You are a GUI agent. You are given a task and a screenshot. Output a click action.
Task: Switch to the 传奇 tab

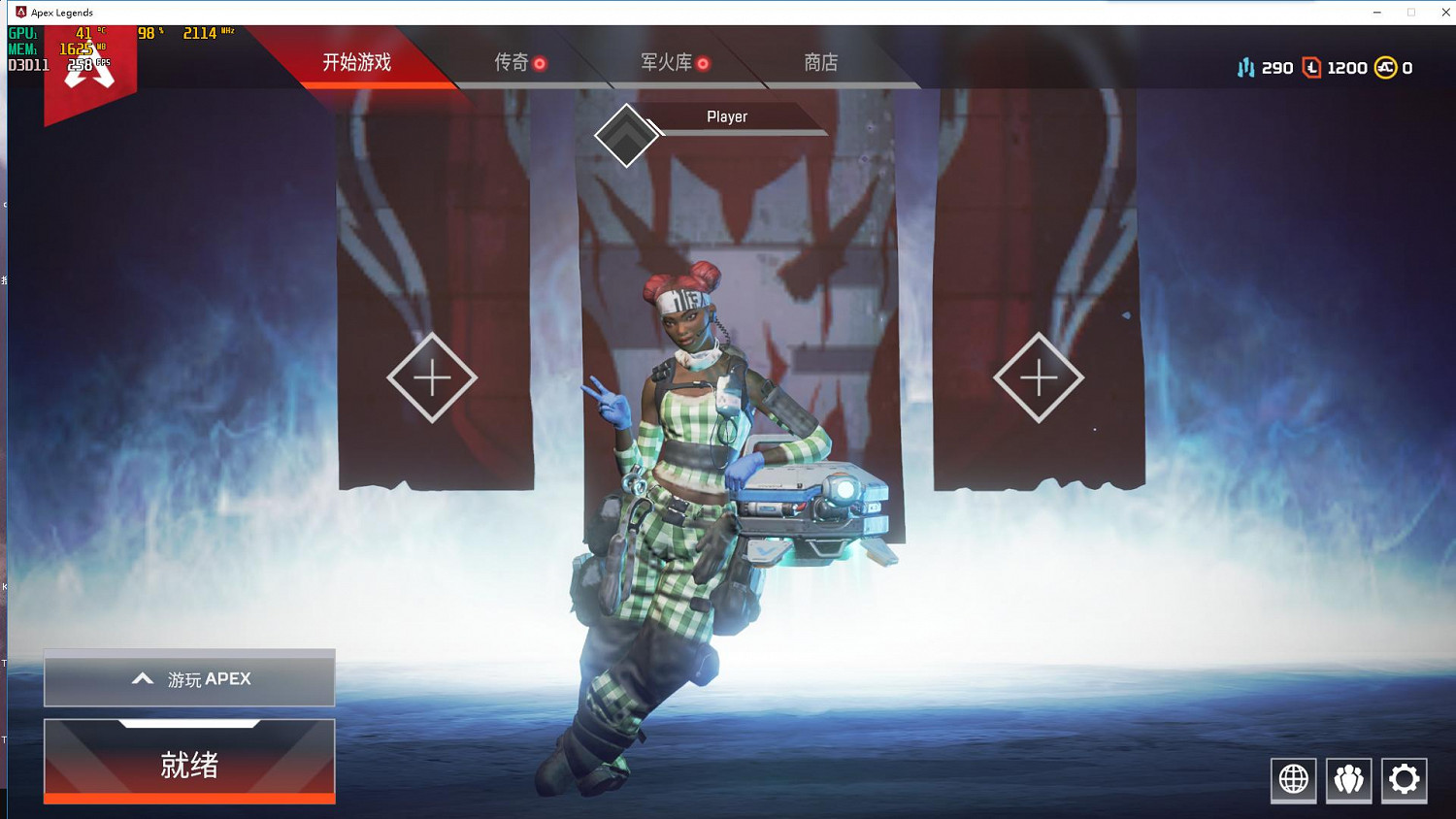tap(513, 61)
